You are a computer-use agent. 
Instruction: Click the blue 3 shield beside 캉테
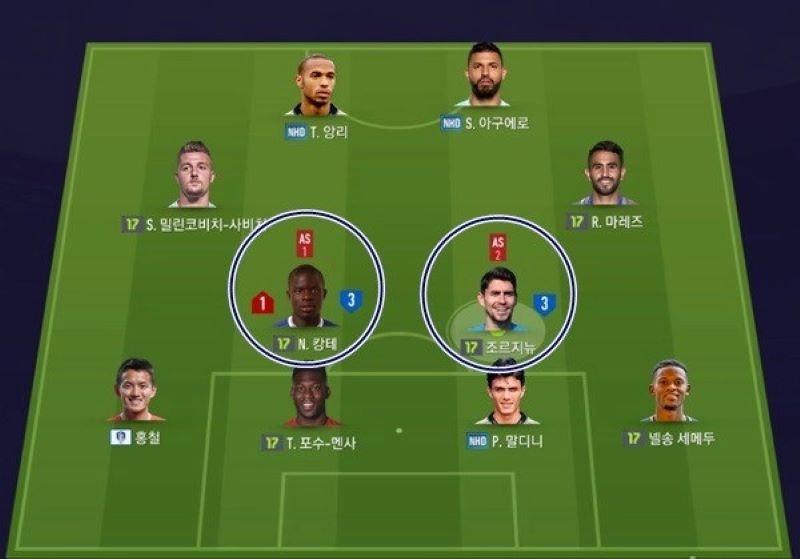point(350,300)
